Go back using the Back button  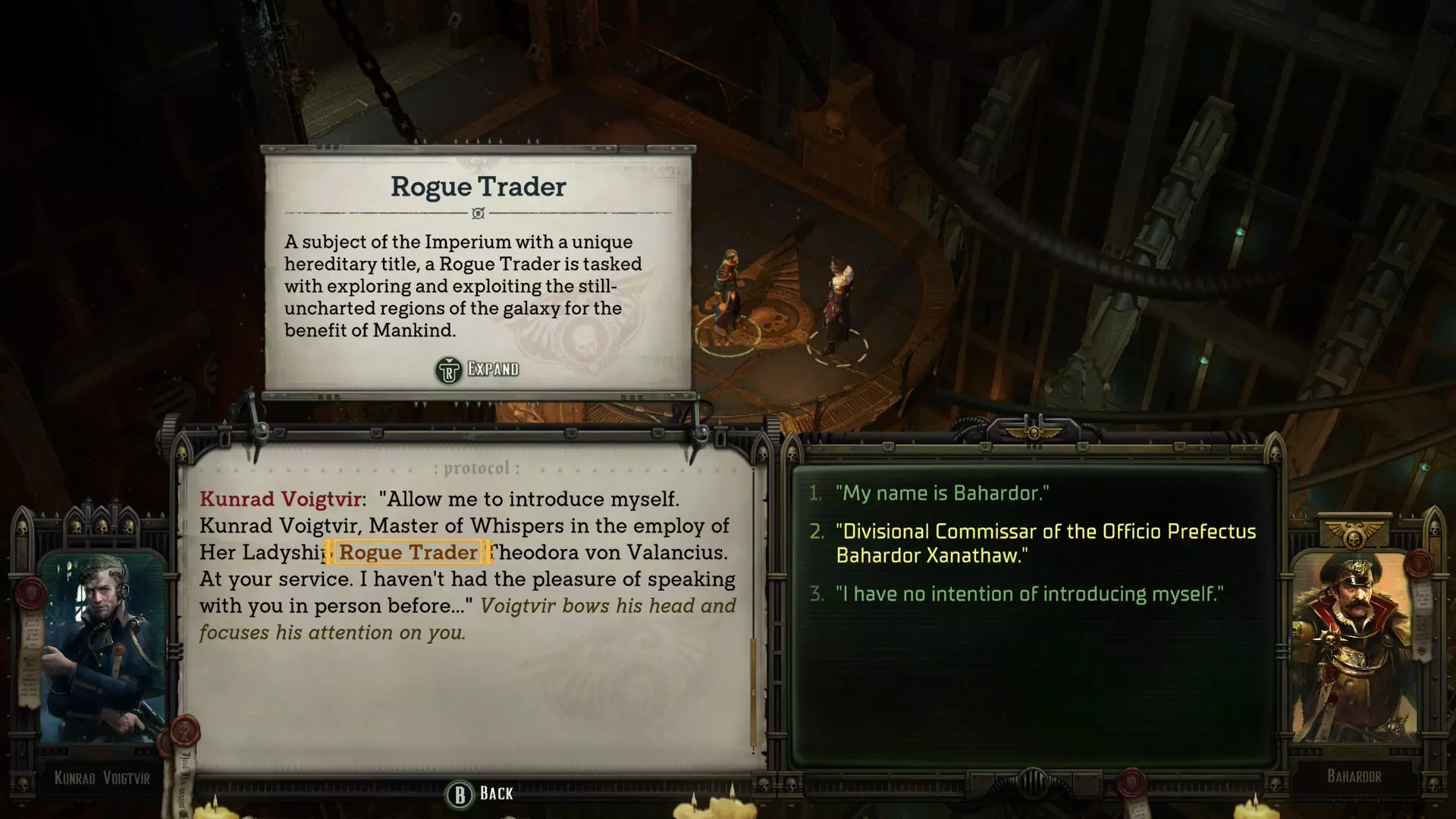click(479, 794)
